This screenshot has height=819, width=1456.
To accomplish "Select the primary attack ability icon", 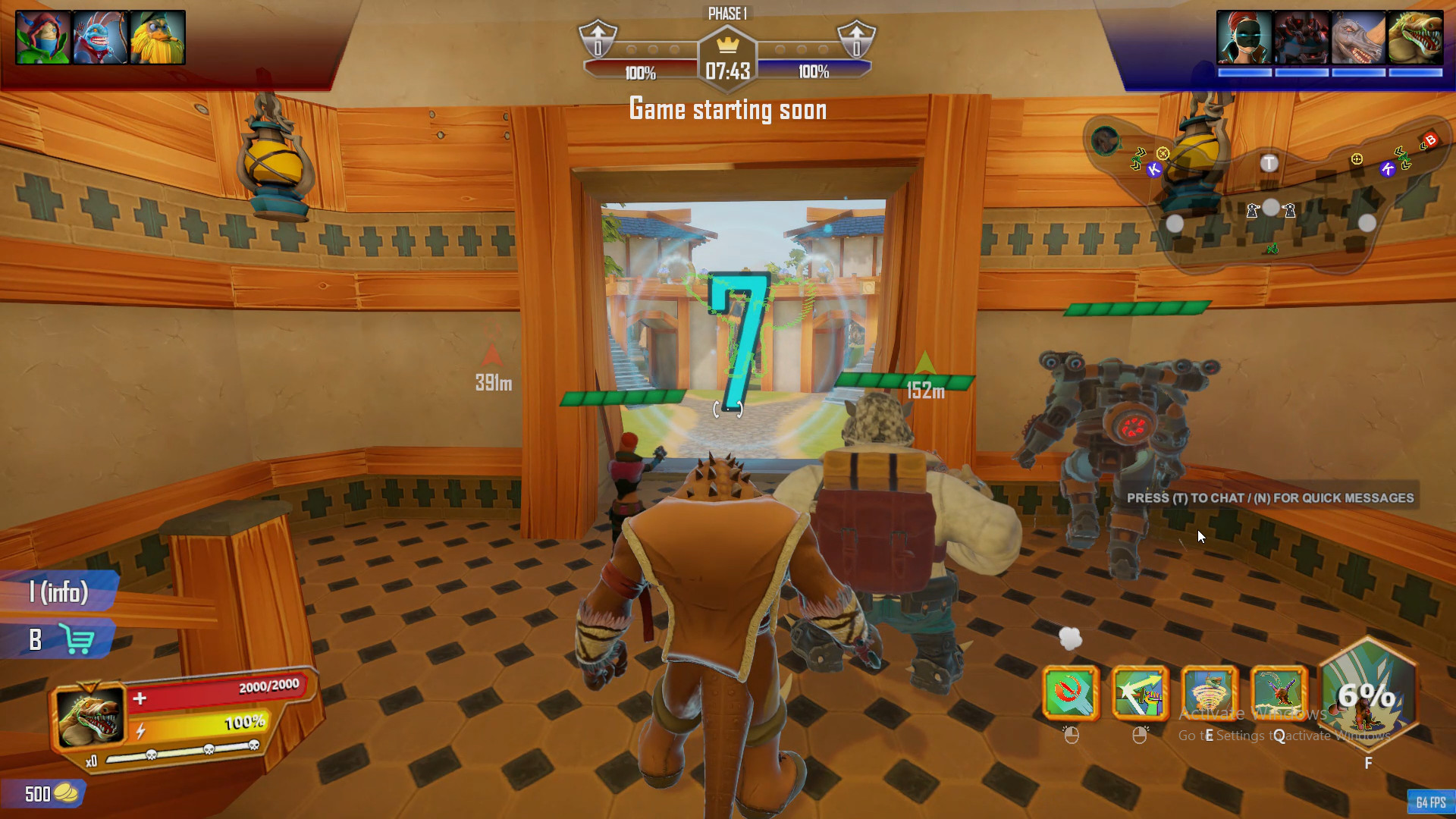I will [x=1071, y=692].
